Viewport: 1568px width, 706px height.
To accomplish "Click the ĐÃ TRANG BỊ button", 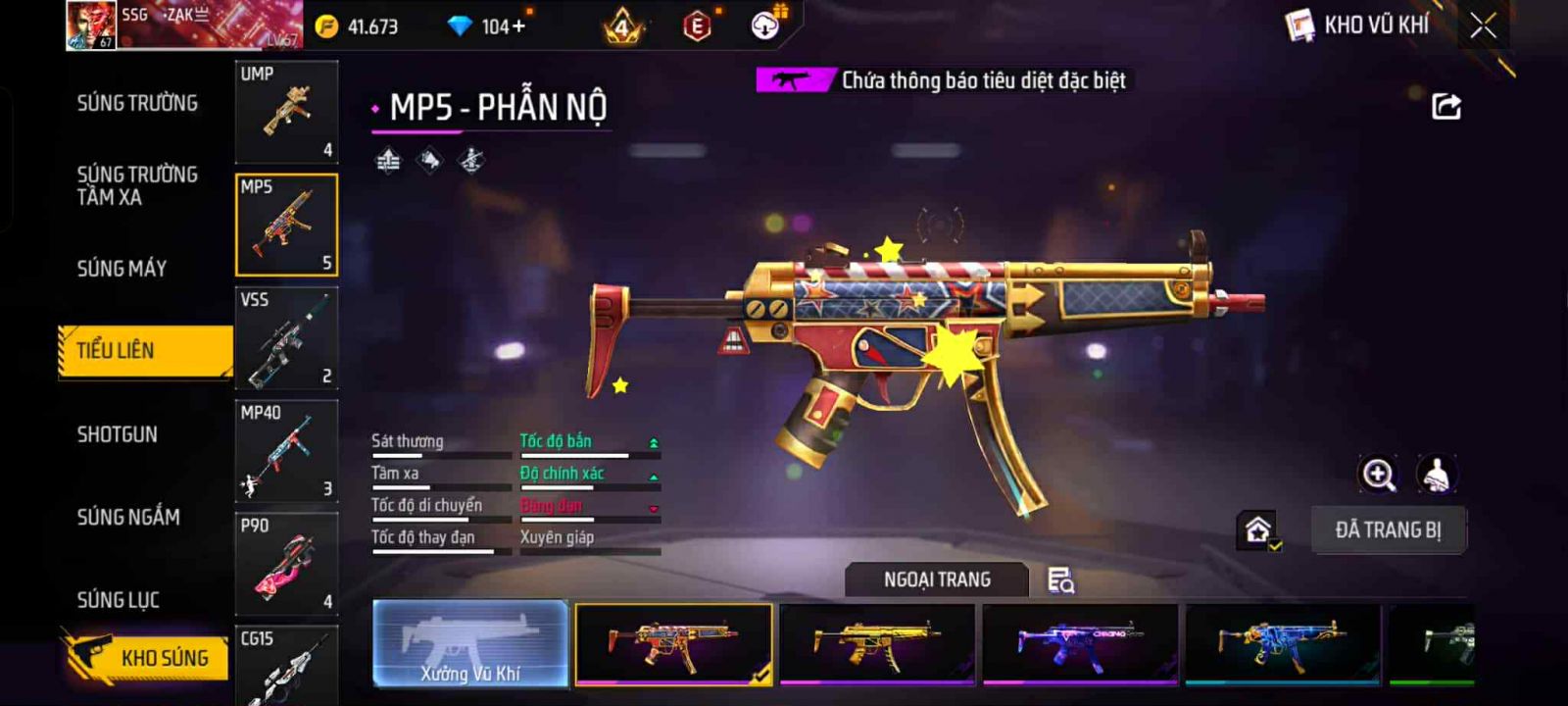I will (1388, 530).
